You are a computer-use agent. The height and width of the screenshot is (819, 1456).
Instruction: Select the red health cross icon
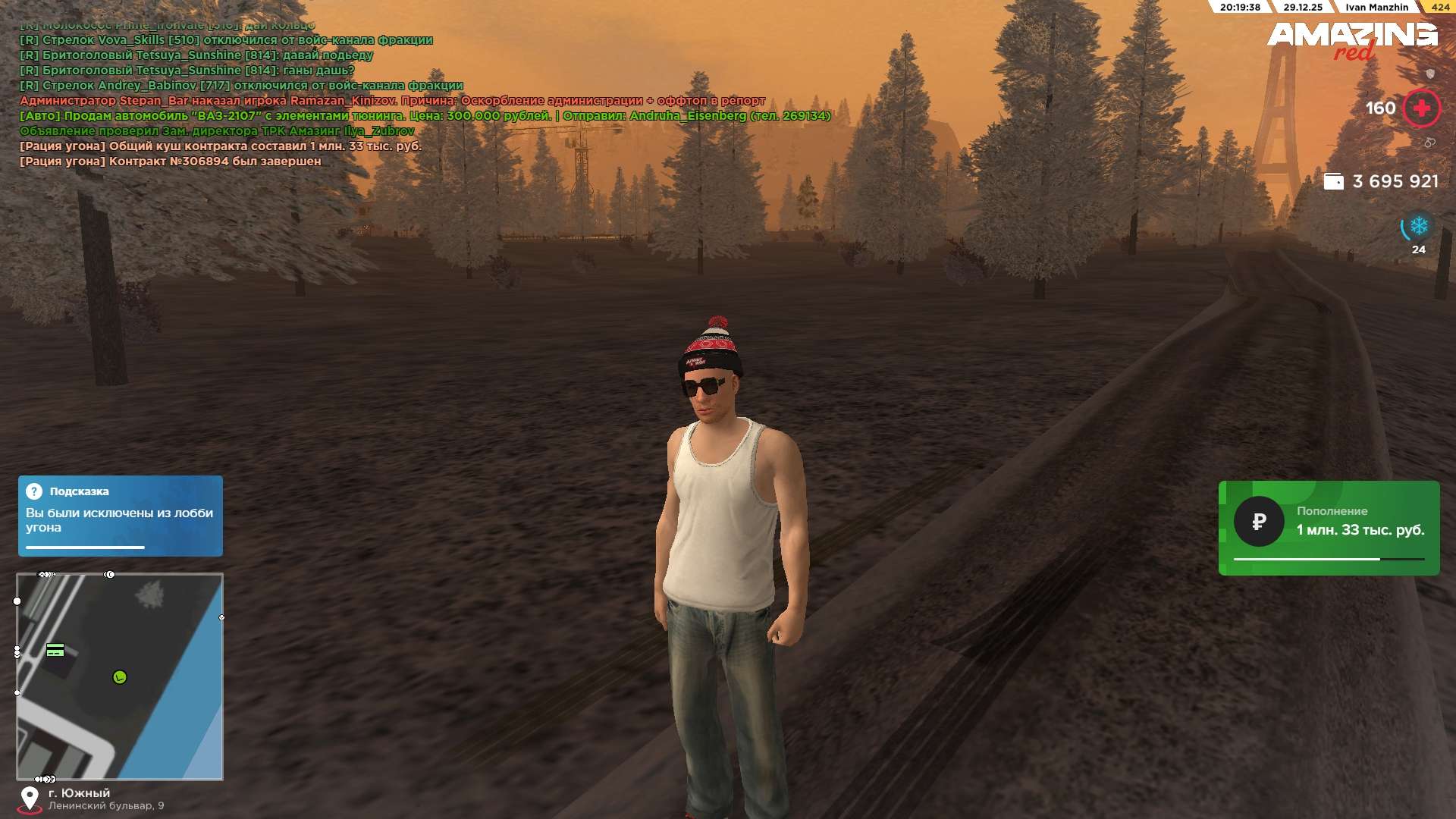[x=1421, y=108]
